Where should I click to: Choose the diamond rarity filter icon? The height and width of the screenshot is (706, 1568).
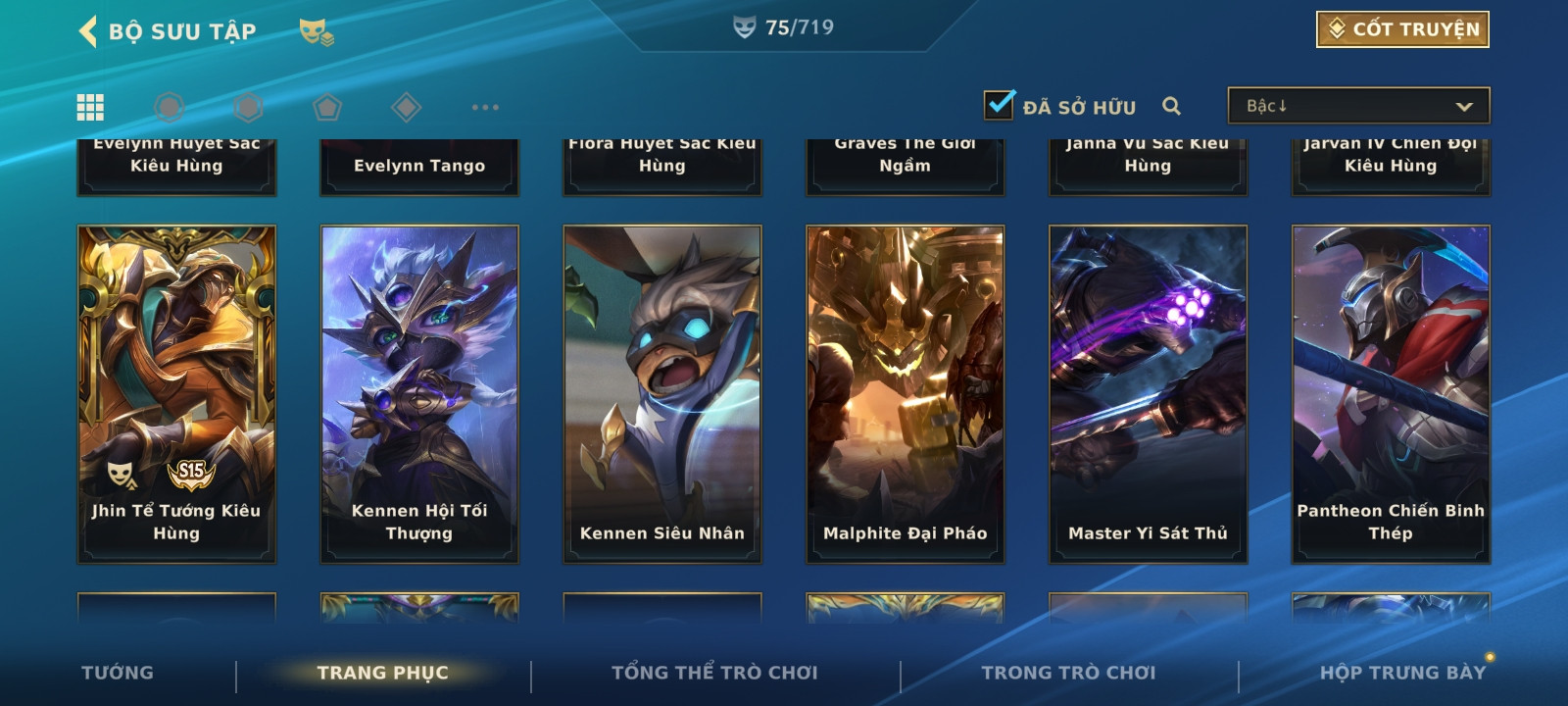pyautogui.click(x=406, y=107)
